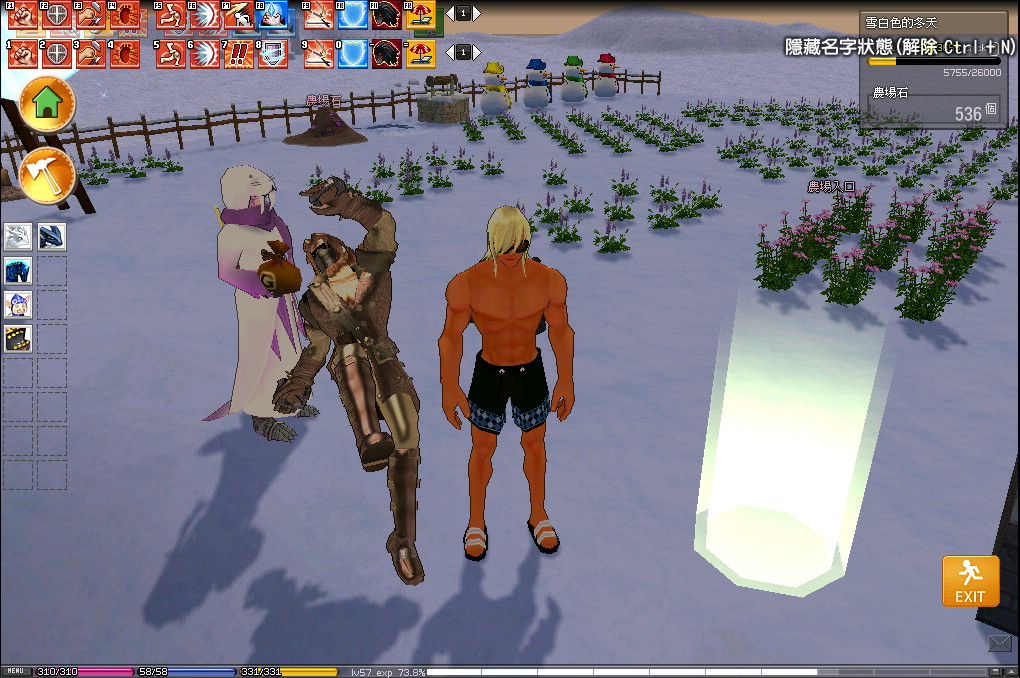Use the blue shield skill in slot 0
Image resolution: width=1020 pixels, height=678 pixels.
point(353,54)
